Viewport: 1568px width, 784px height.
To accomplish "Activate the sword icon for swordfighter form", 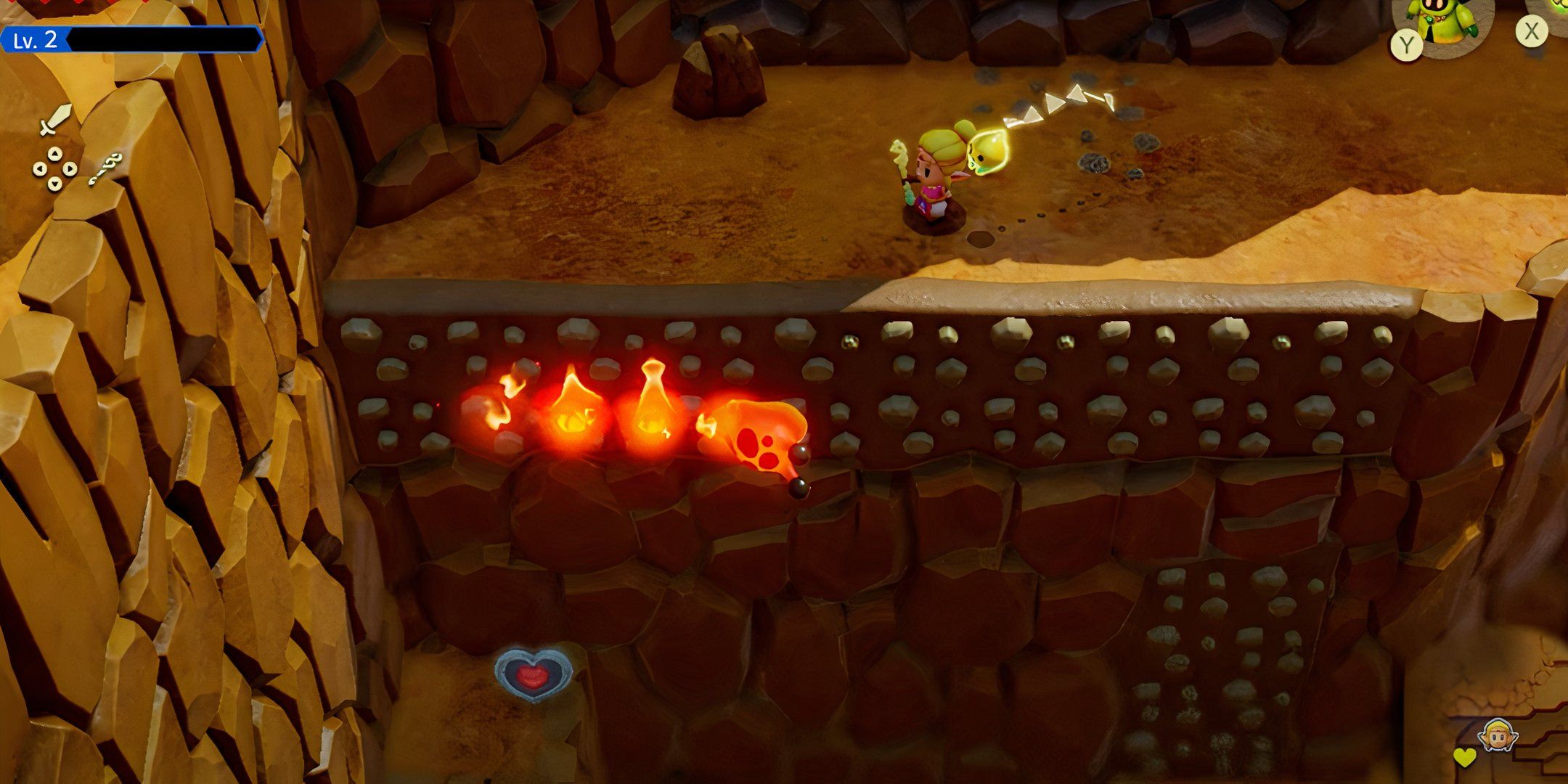I will (55, 120).
